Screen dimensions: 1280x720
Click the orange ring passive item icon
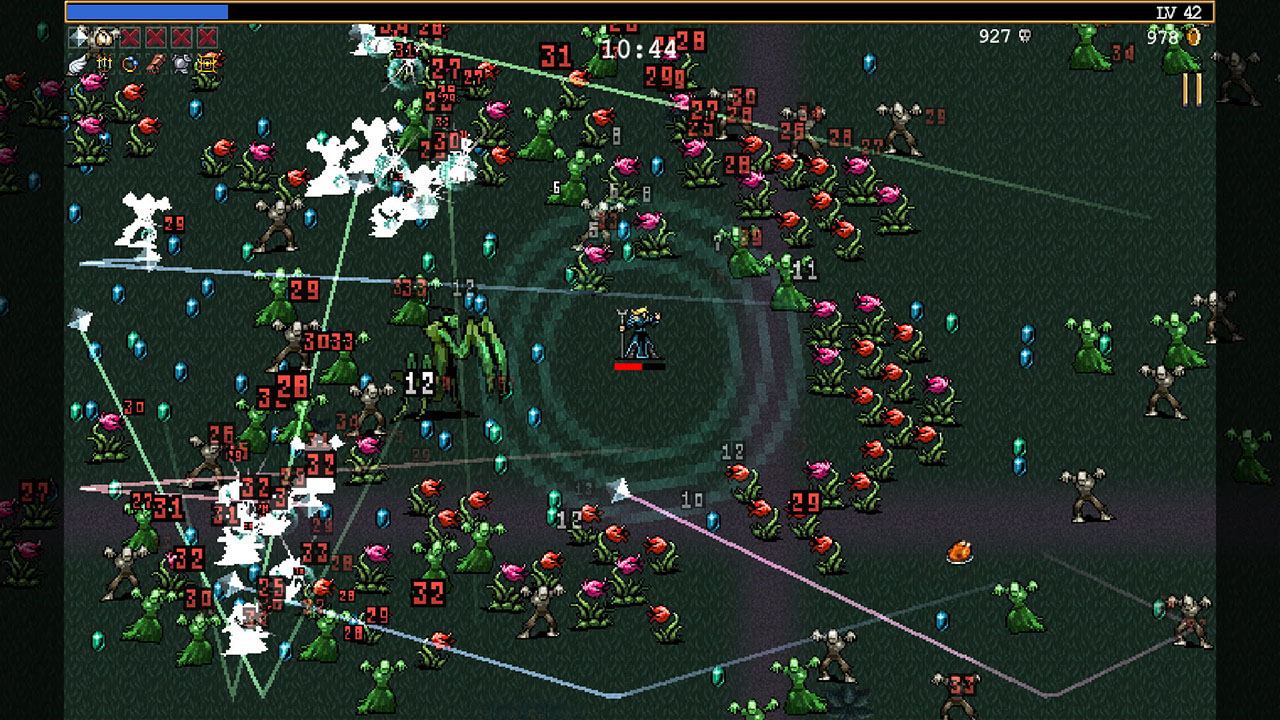pyautogui.click(x=129, y=63)
